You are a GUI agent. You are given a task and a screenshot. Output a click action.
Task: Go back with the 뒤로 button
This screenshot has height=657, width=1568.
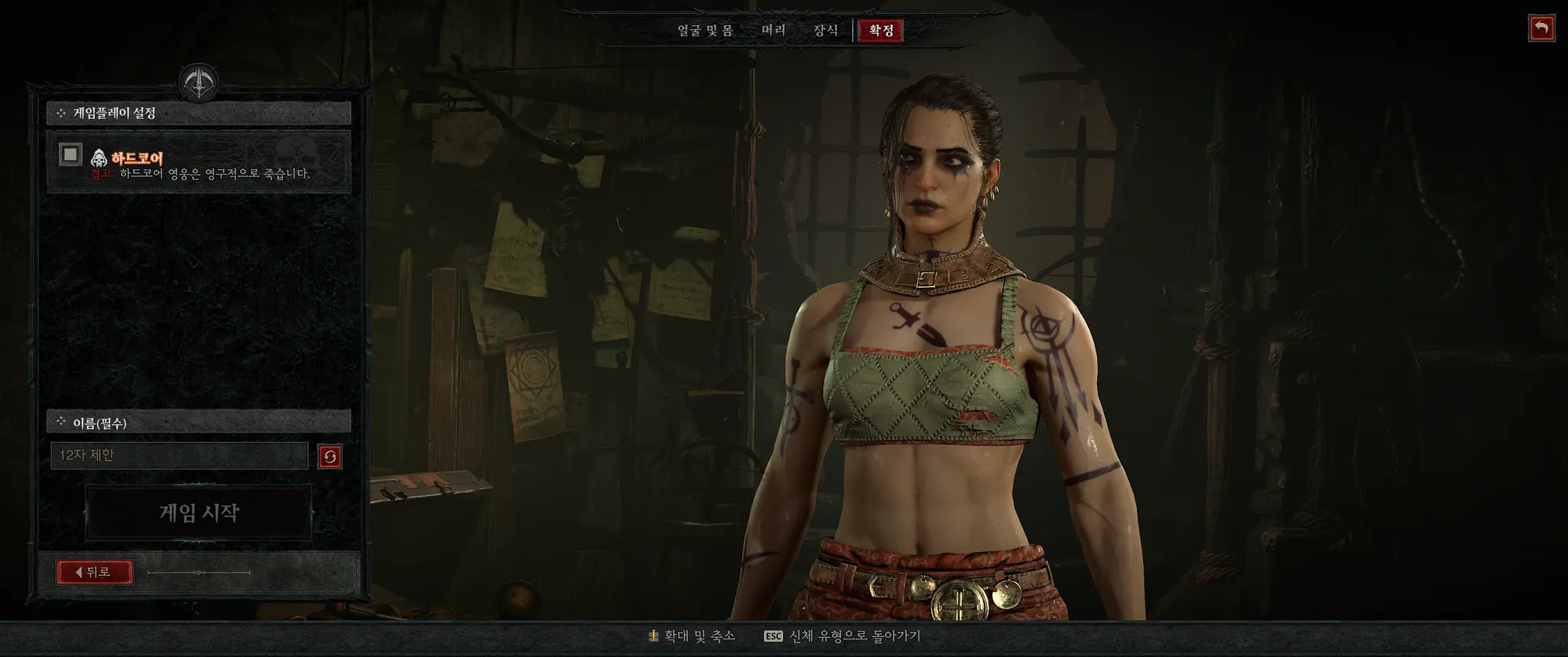click(95, 572)
